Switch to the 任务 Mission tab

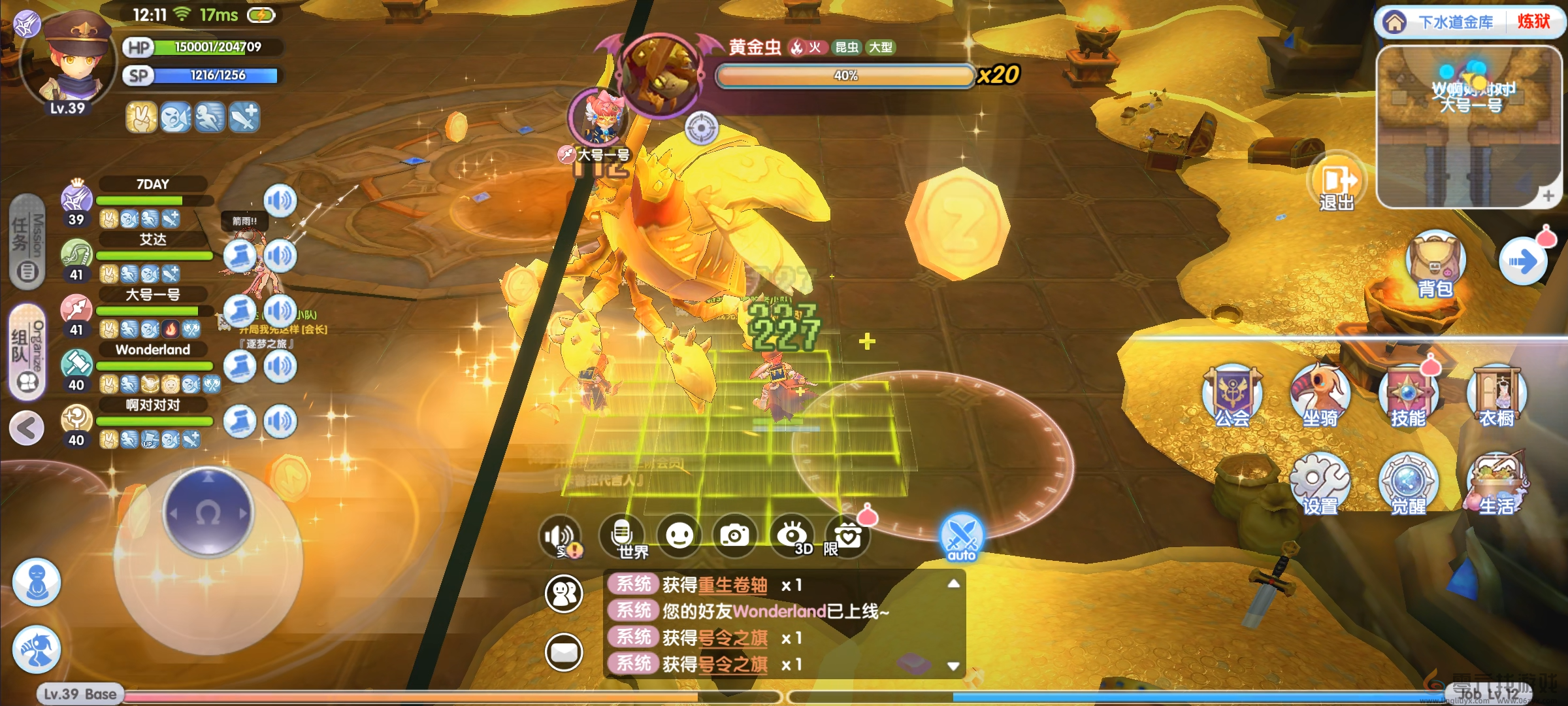coord(27,242)
